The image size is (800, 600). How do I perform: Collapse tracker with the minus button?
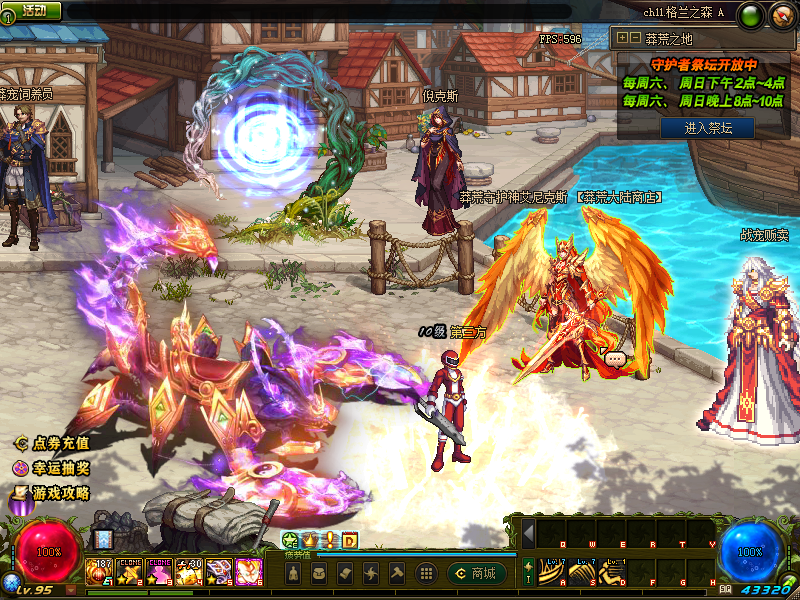[635, 38]
